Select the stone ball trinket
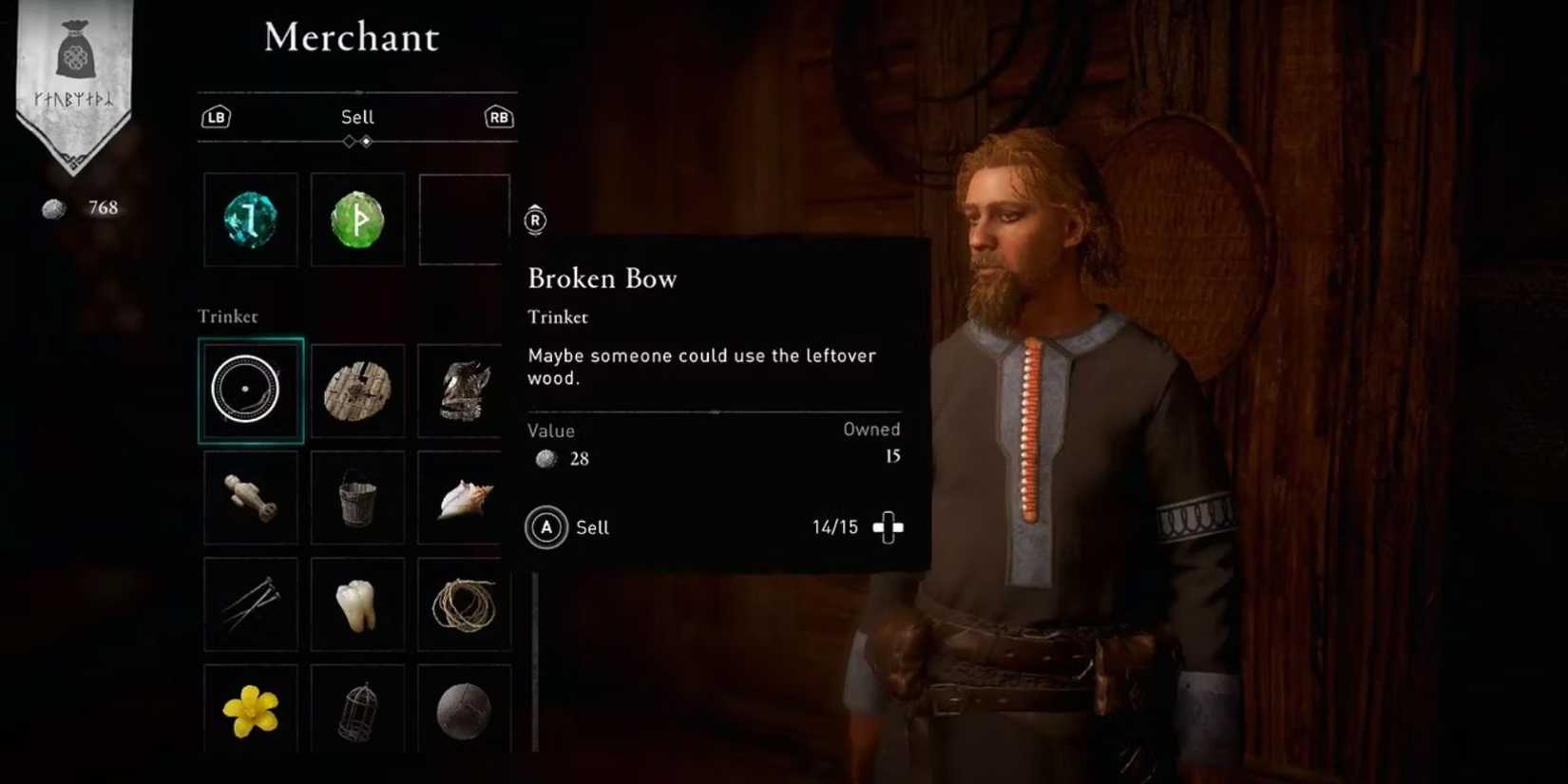The height and width of the screenshot is (784, 1568). [464, 708]
